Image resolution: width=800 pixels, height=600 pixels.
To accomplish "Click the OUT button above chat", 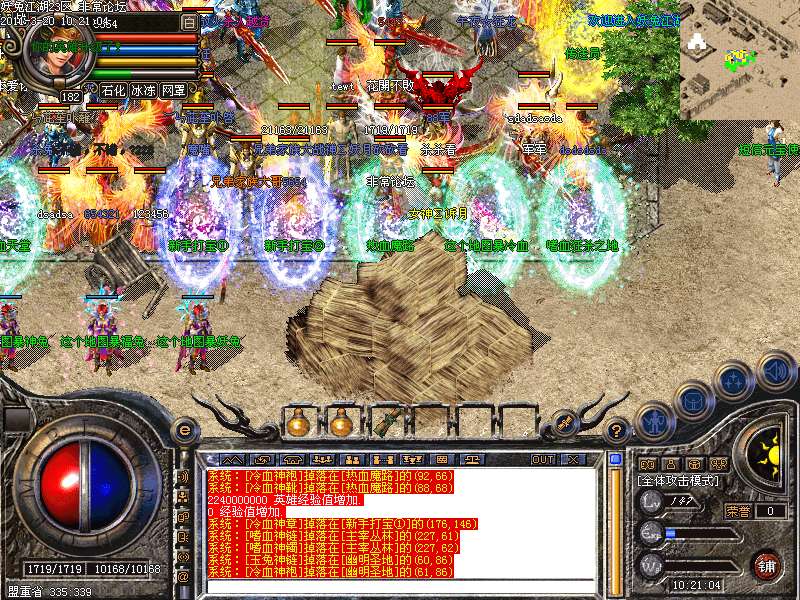I will tap(543, 459).
